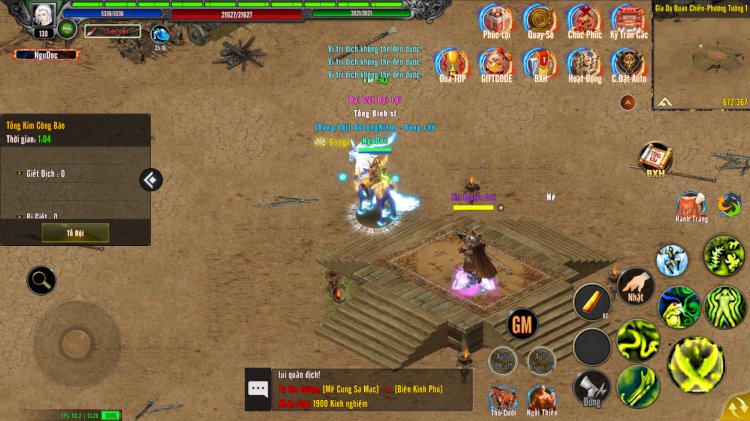
Task: Open the GIFTCODE menu
Action: click(x=496, y=63)
